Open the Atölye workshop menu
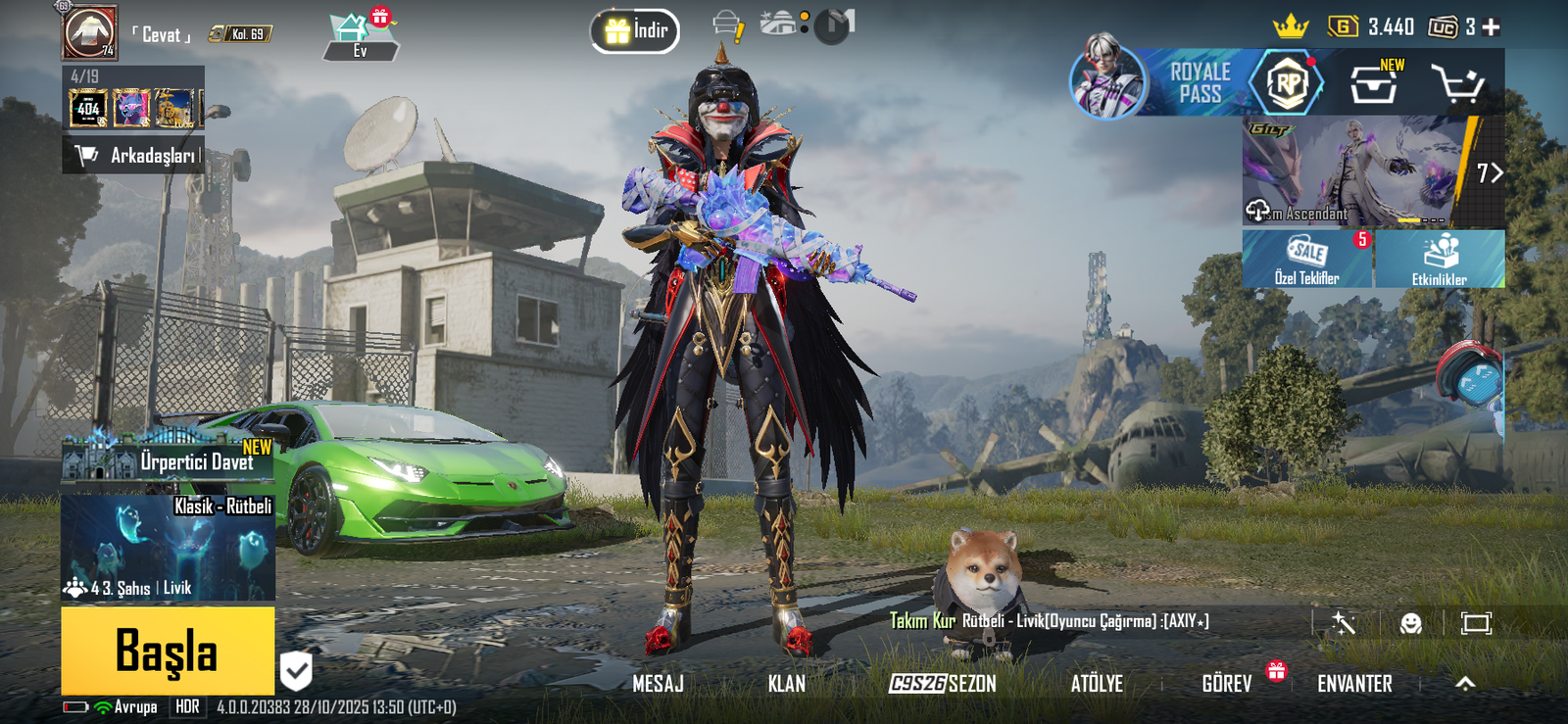 point(1097,684)
